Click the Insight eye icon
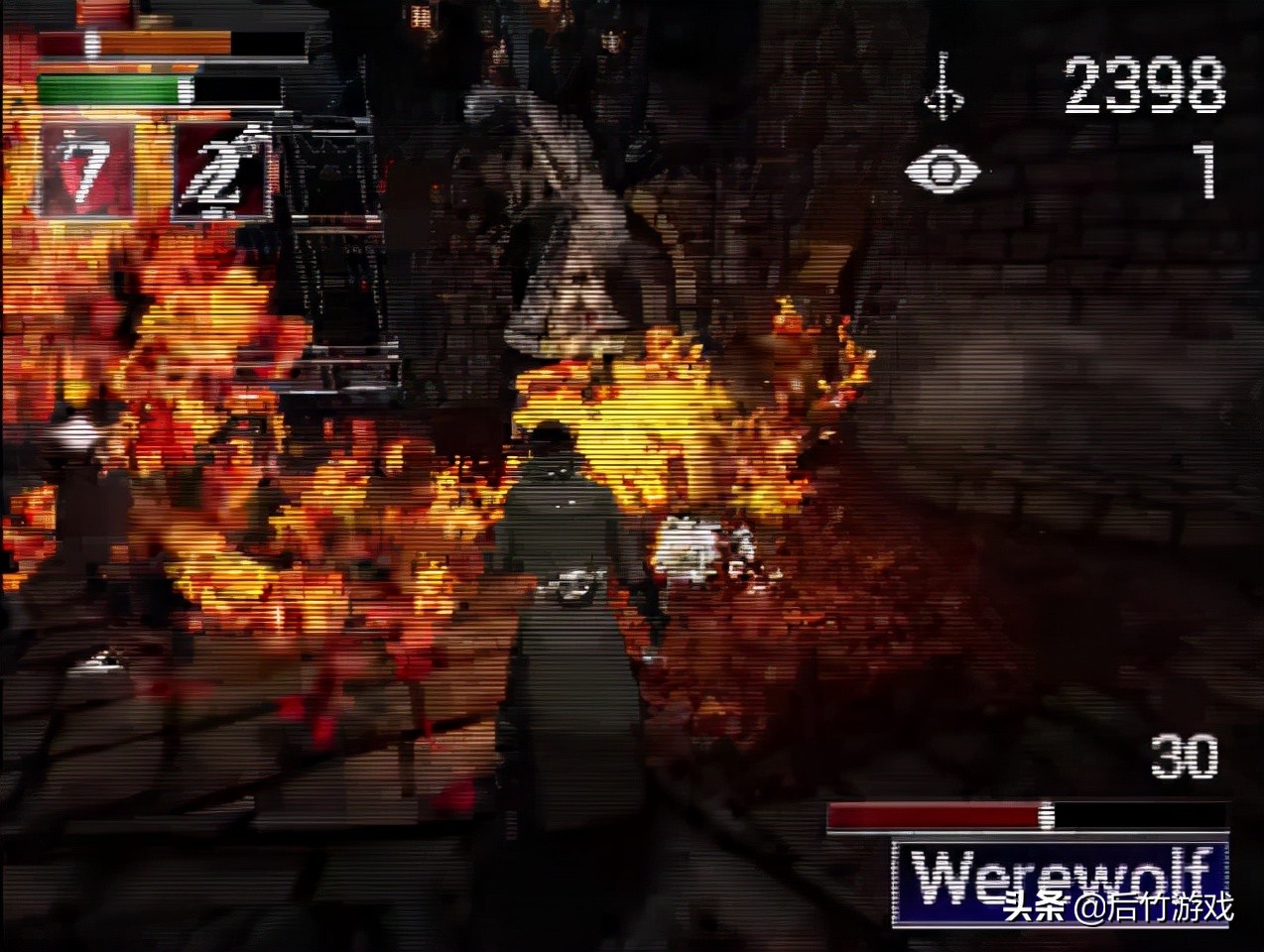 [x=942, y=171]
